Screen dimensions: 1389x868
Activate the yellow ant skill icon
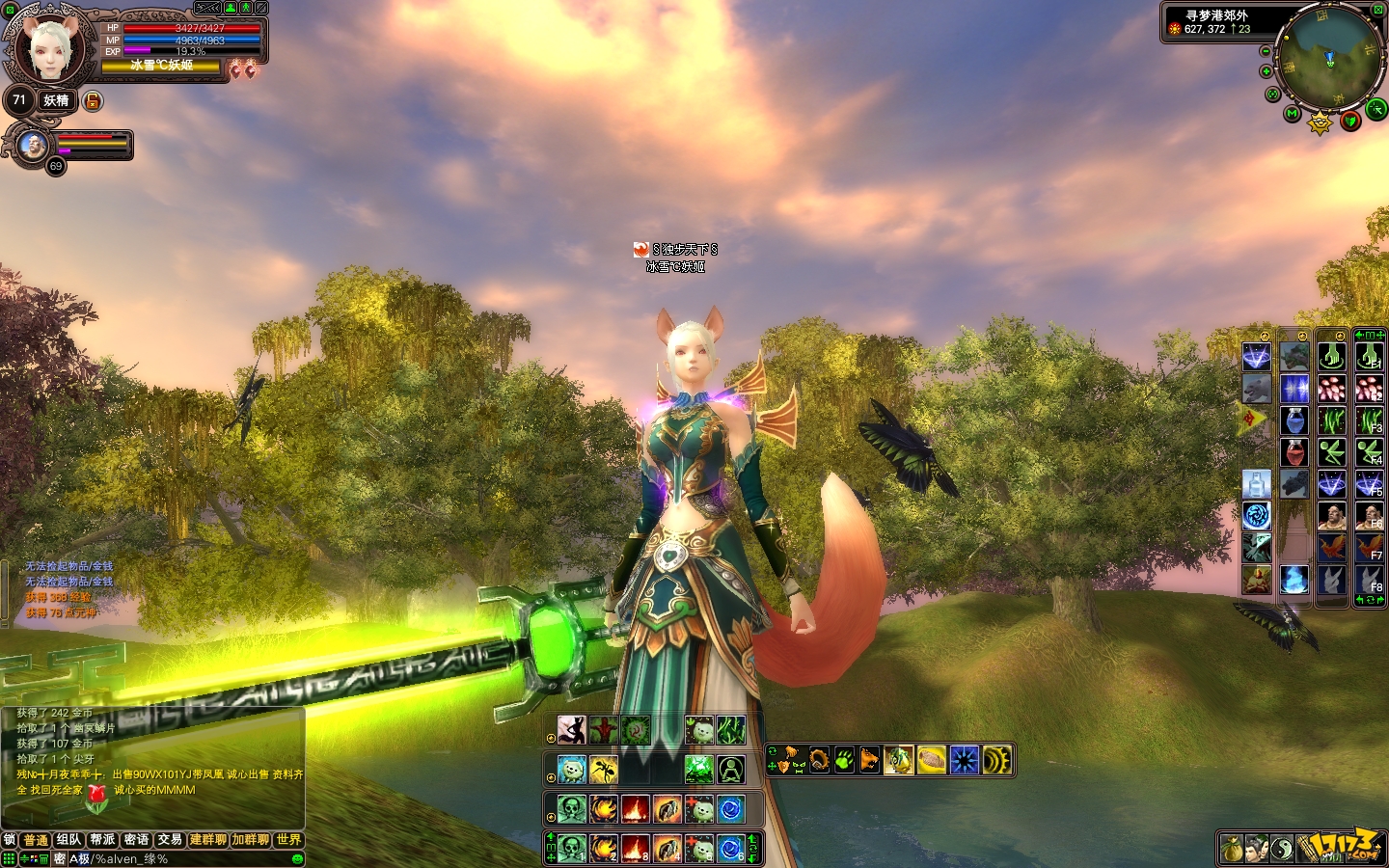click(x=604, y=770)
